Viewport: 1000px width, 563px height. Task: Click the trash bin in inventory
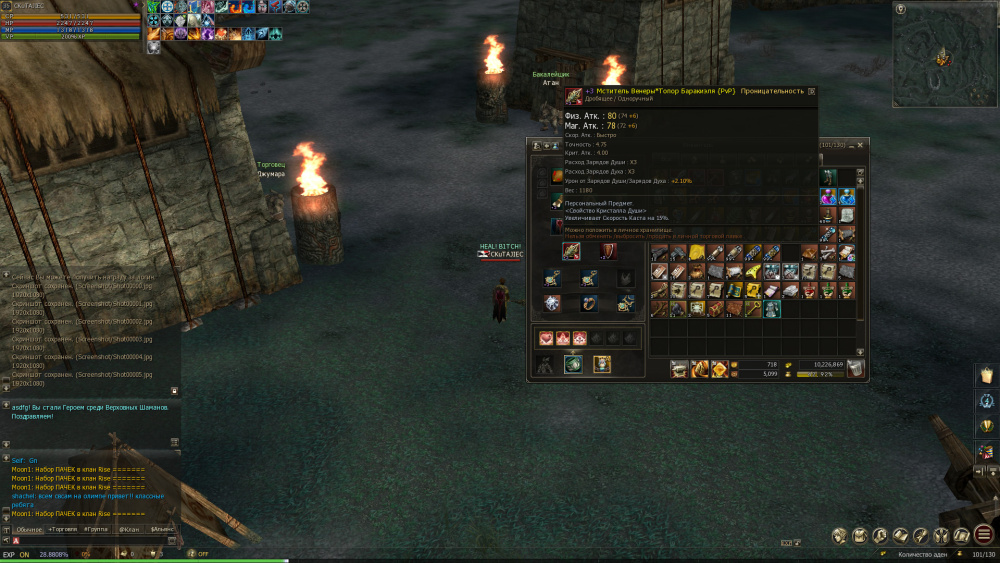pyautogui.click(x=855, y=369)
